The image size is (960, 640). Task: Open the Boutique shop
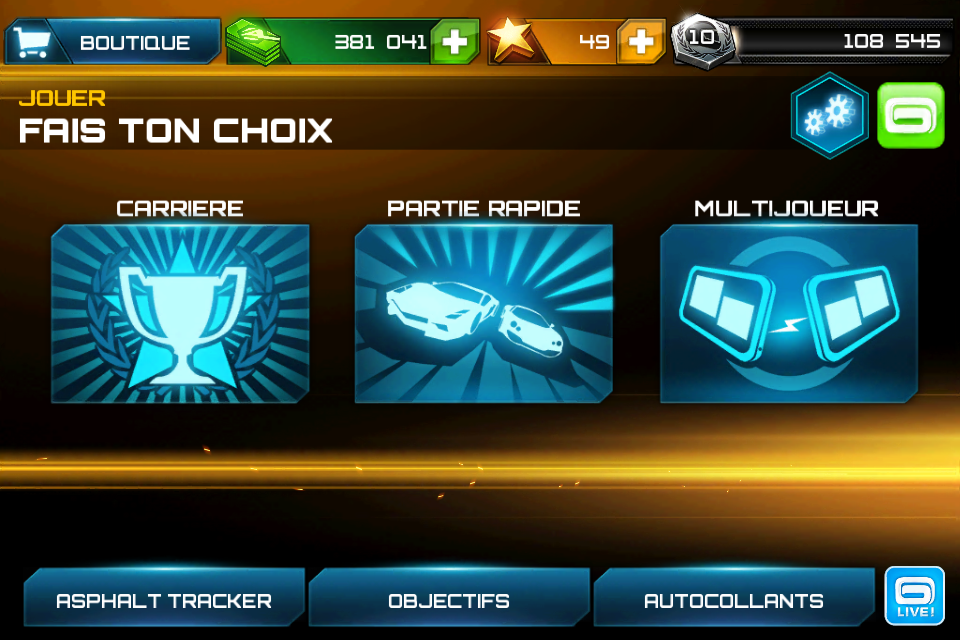pos(113,42)
